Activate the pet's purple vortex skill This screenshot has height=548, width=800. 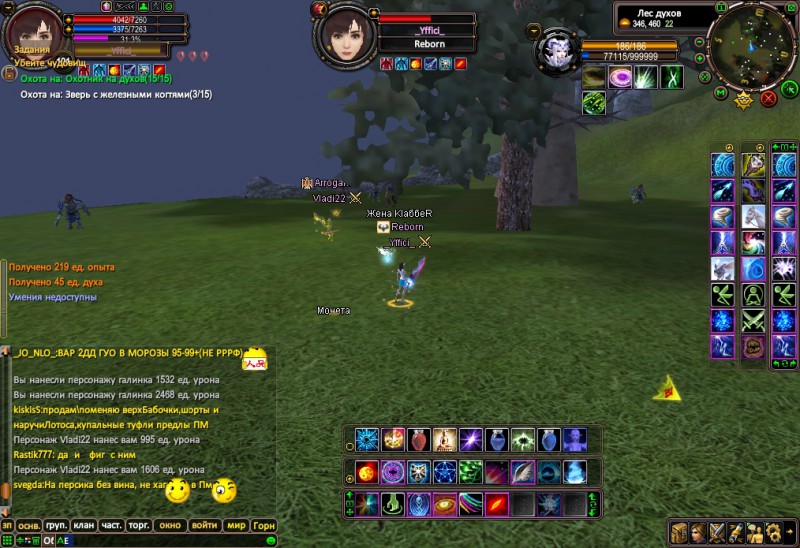tap(620, 77)
